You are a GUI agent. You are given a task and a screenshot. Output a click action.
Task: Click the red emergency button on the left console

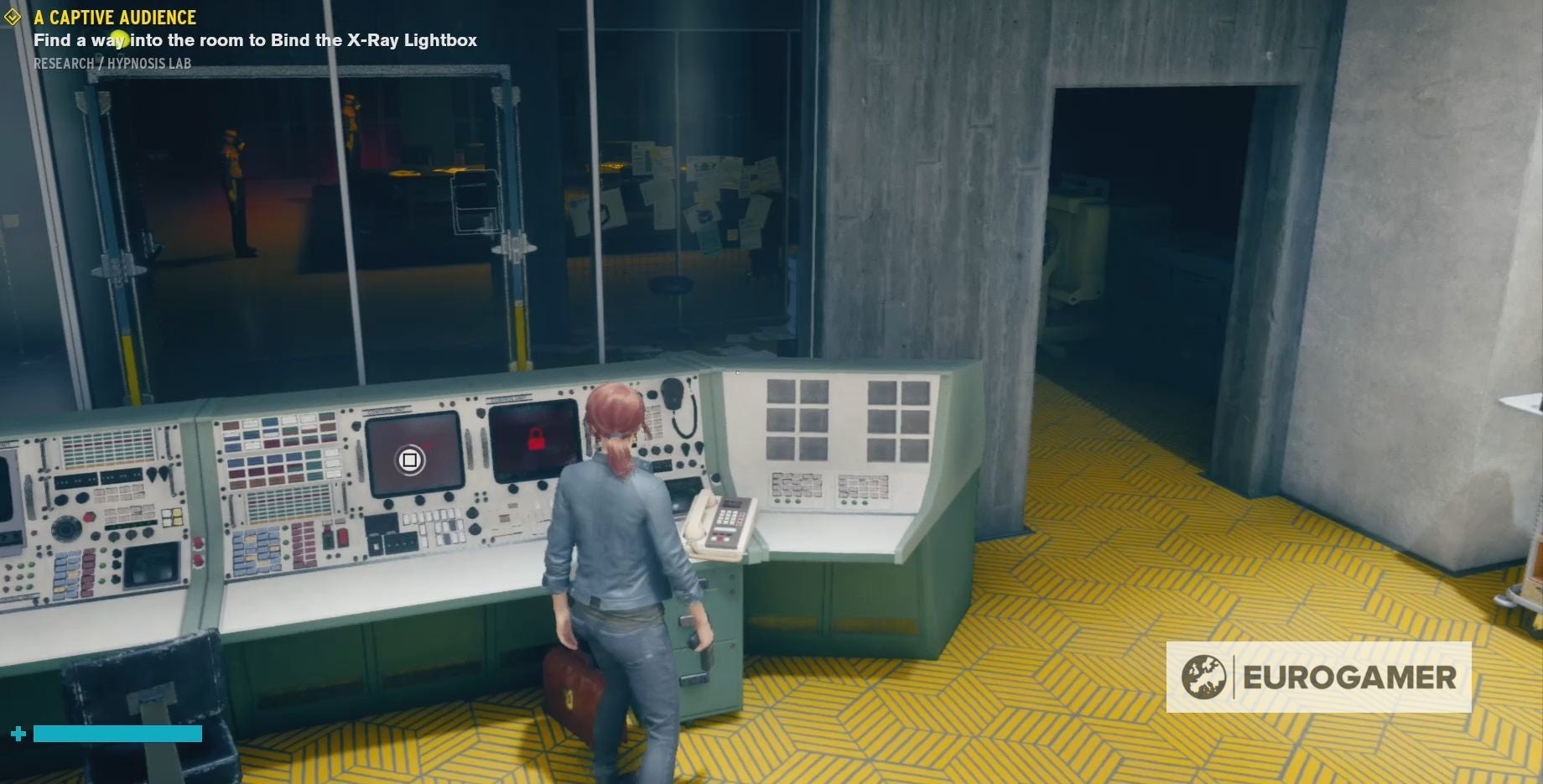[86, 517]
